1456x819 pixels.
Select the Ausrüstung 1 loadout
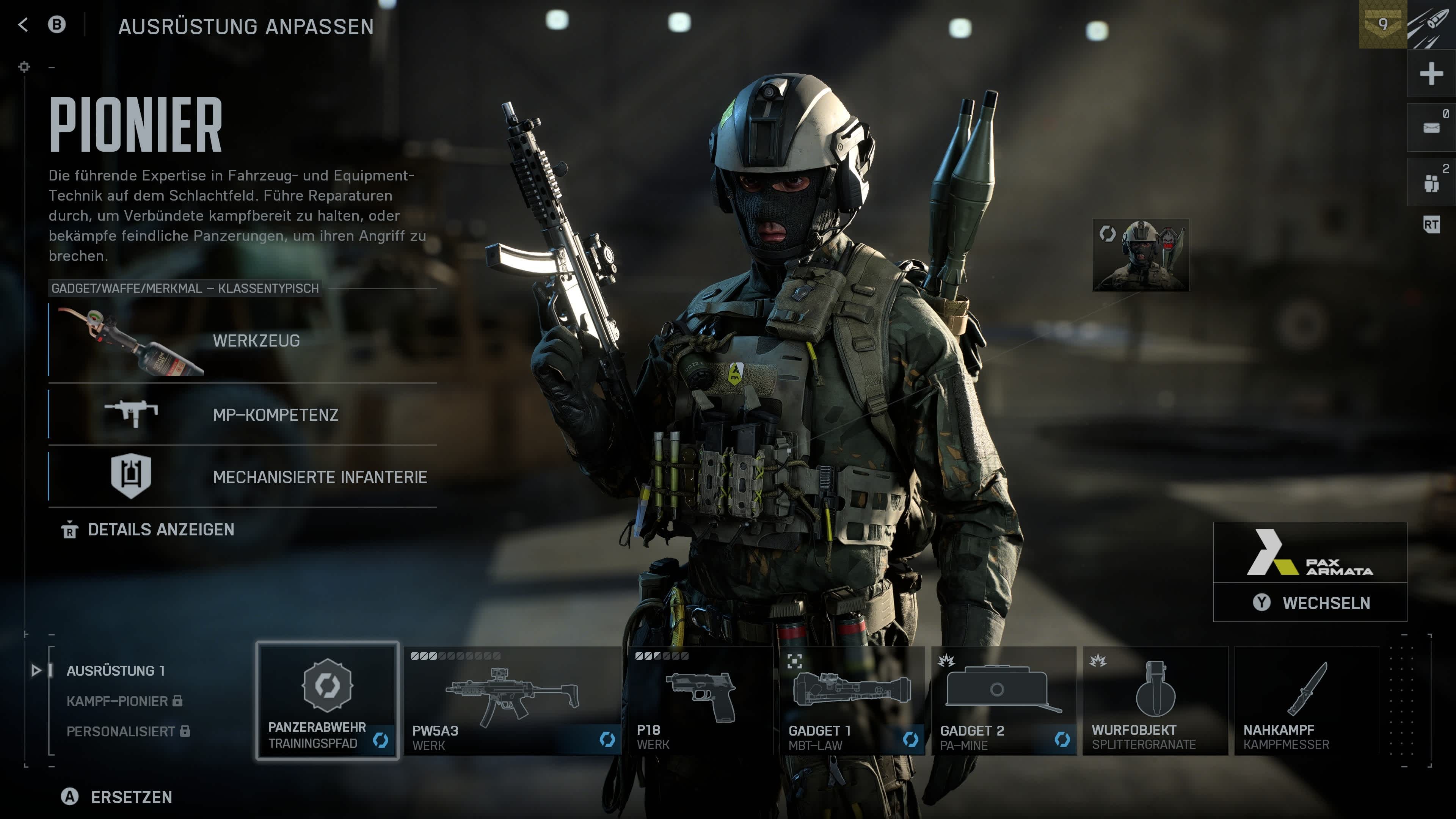(x=115, y=670)
